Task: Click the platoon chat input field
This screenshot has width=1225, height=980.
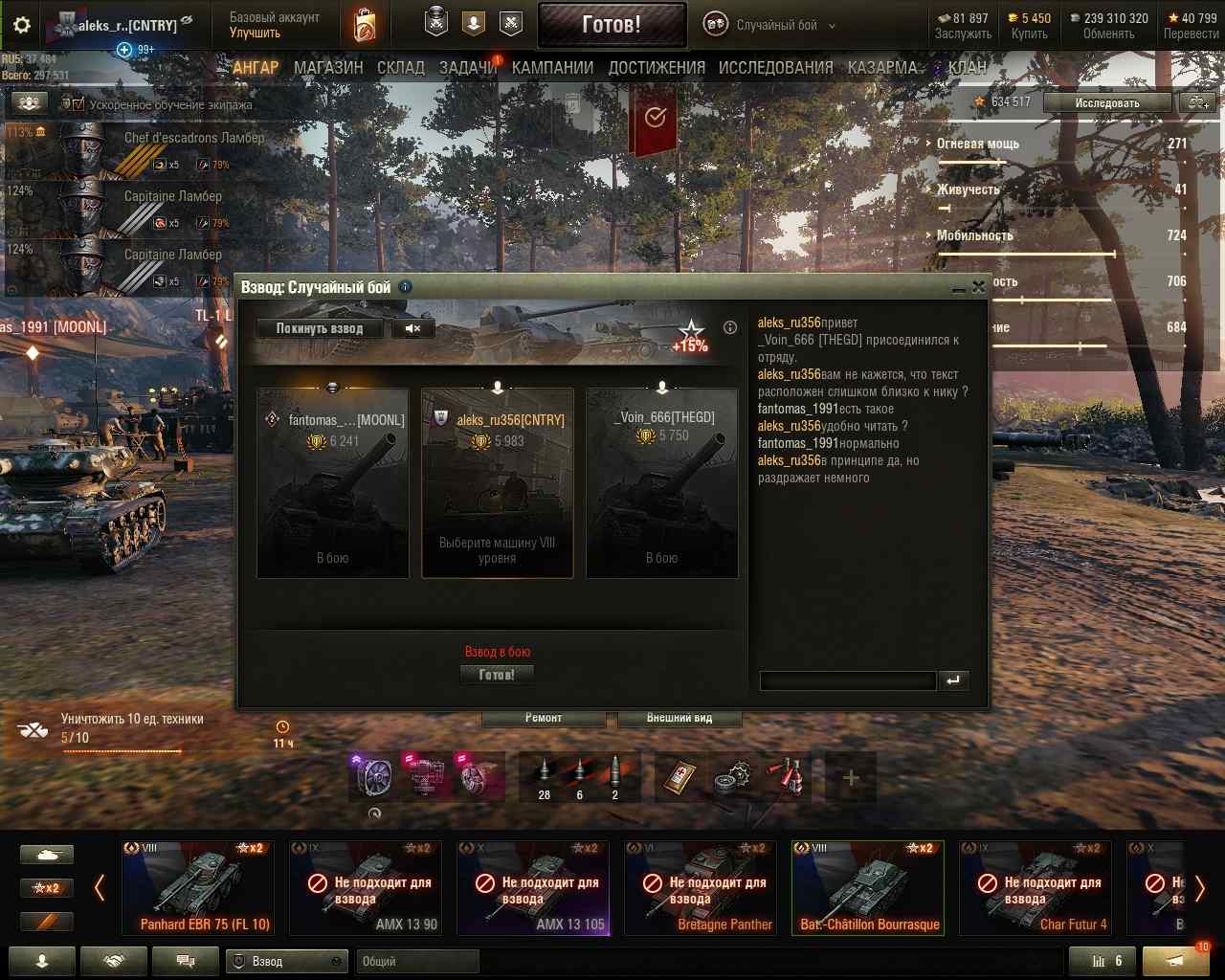Action: pyautogui.click(x=847, y=680)
